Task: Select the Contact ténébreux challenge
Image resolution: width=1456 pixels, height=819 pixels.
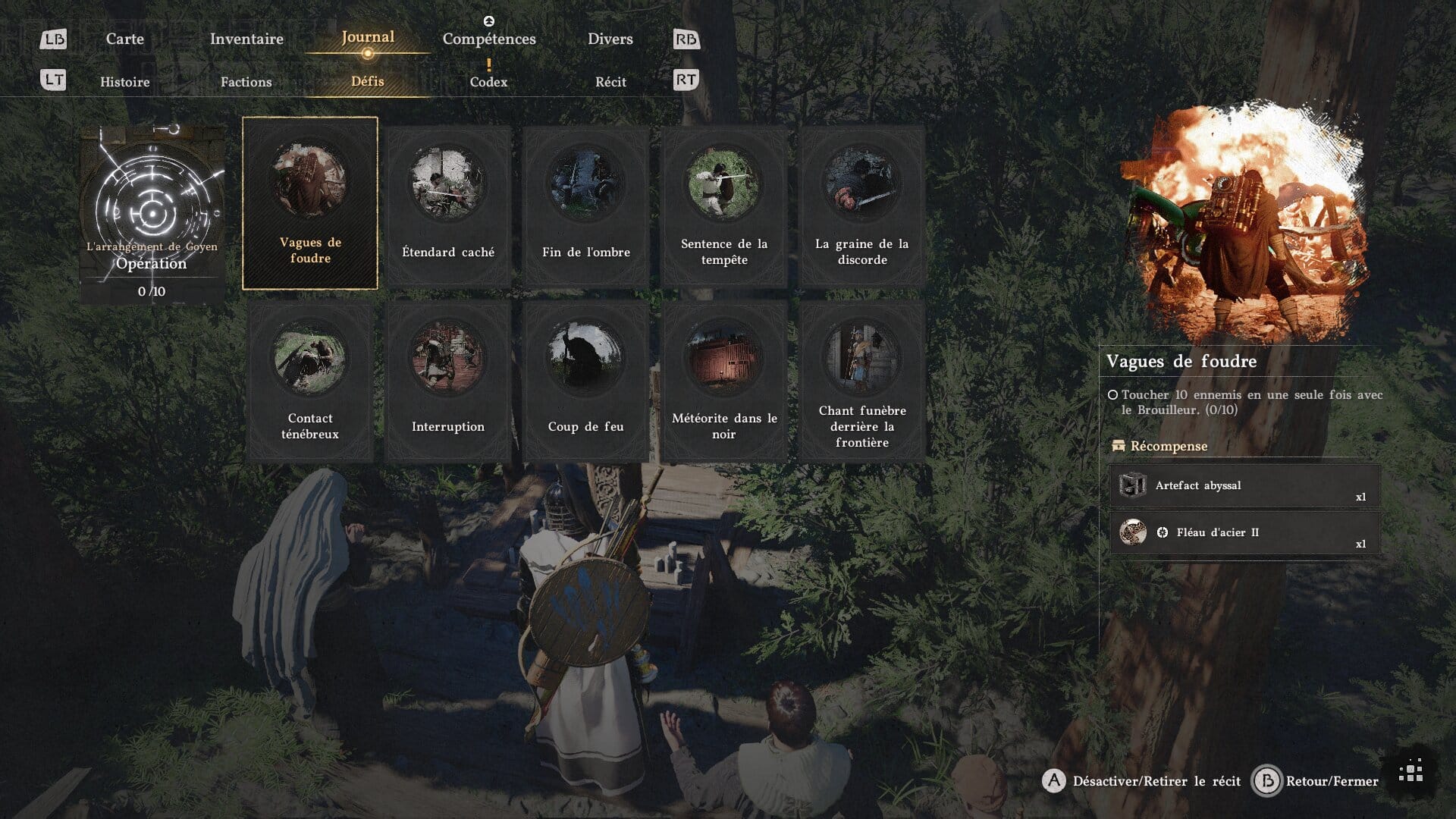Action: click(310, 381)
